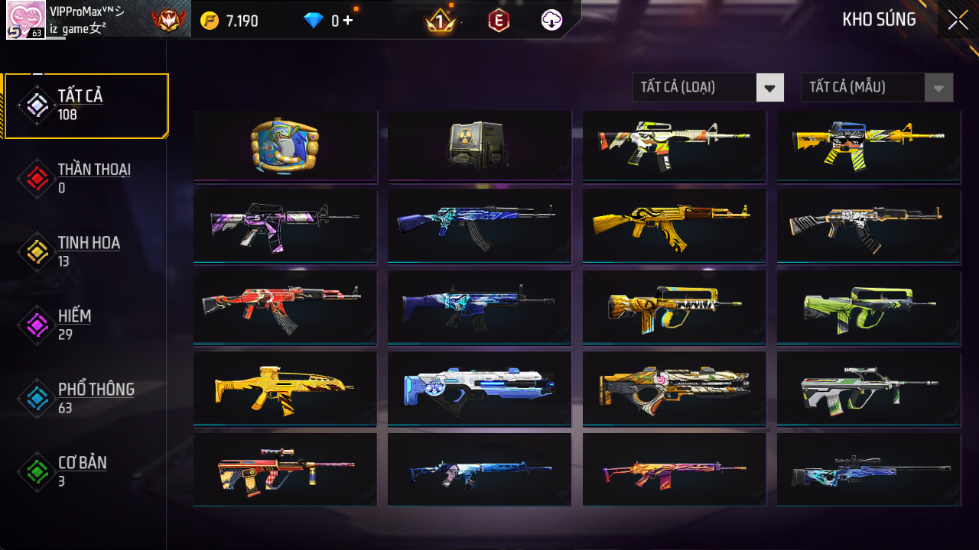Click the white download cloud icon
The width and height of the screenshot is (979, 550).
point(551,20)
